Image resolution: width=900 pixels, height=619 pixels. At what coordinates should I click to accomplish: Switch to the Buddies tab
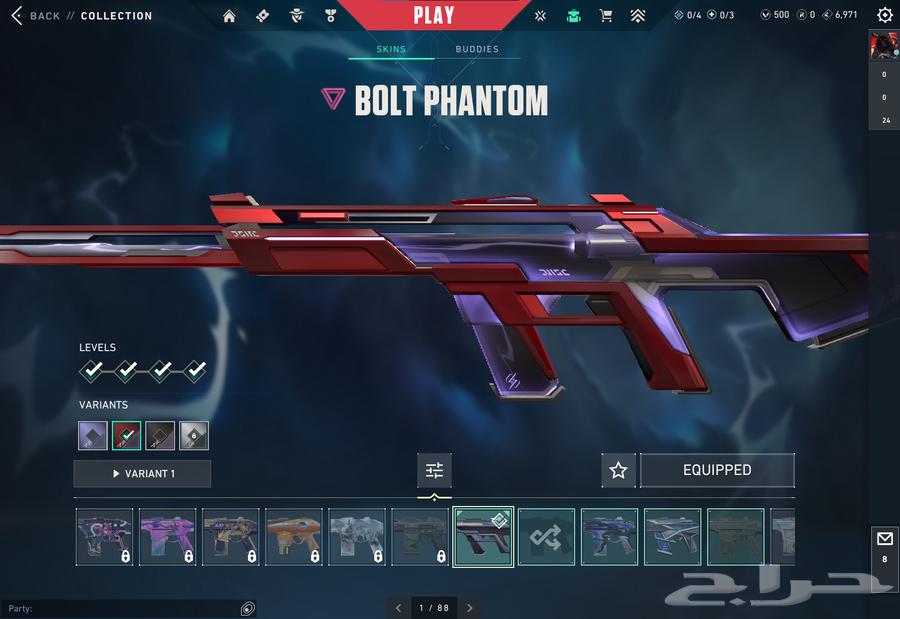(x=477, y=49)
